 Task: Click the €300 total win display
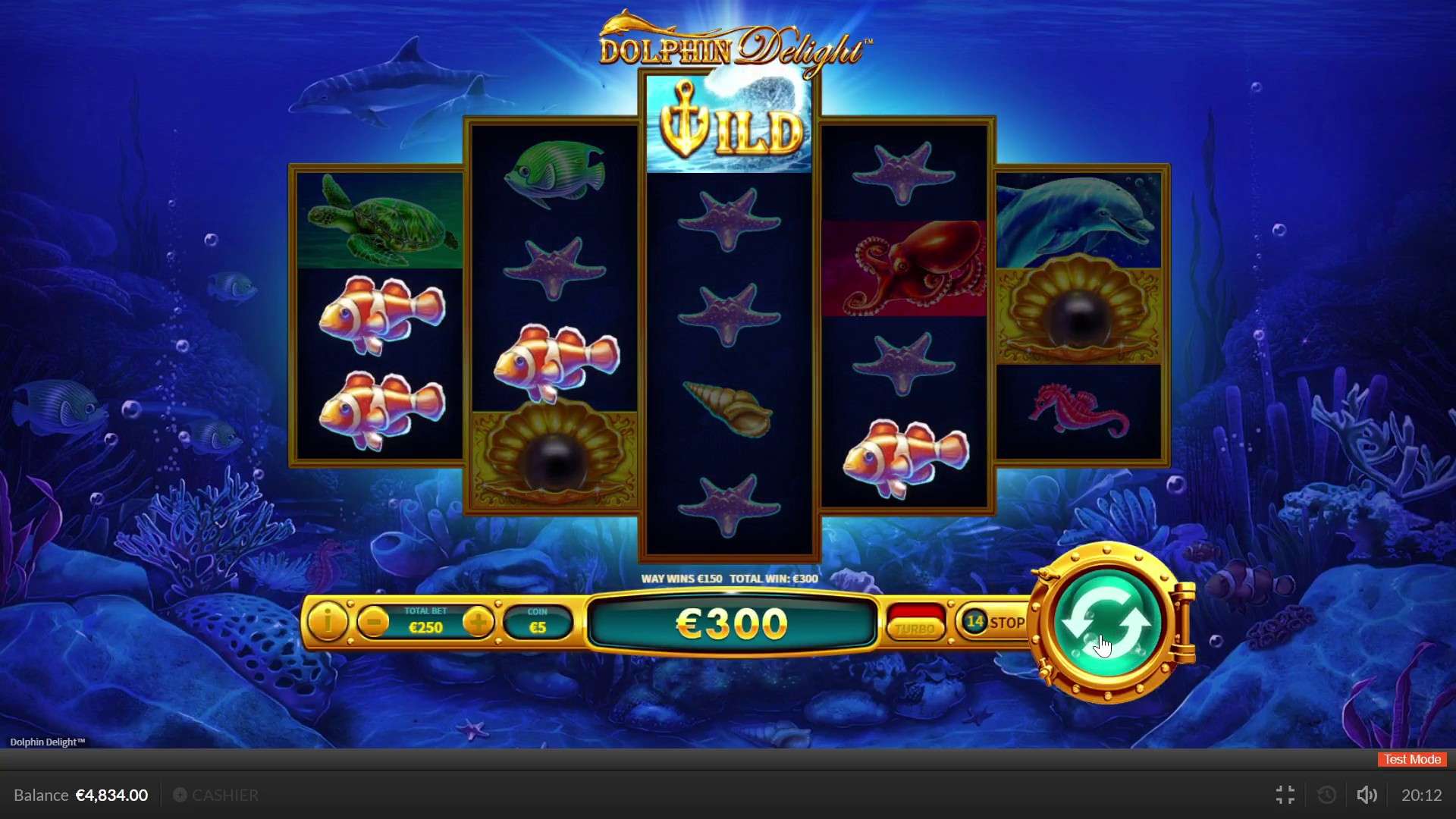tap(730, 623)
